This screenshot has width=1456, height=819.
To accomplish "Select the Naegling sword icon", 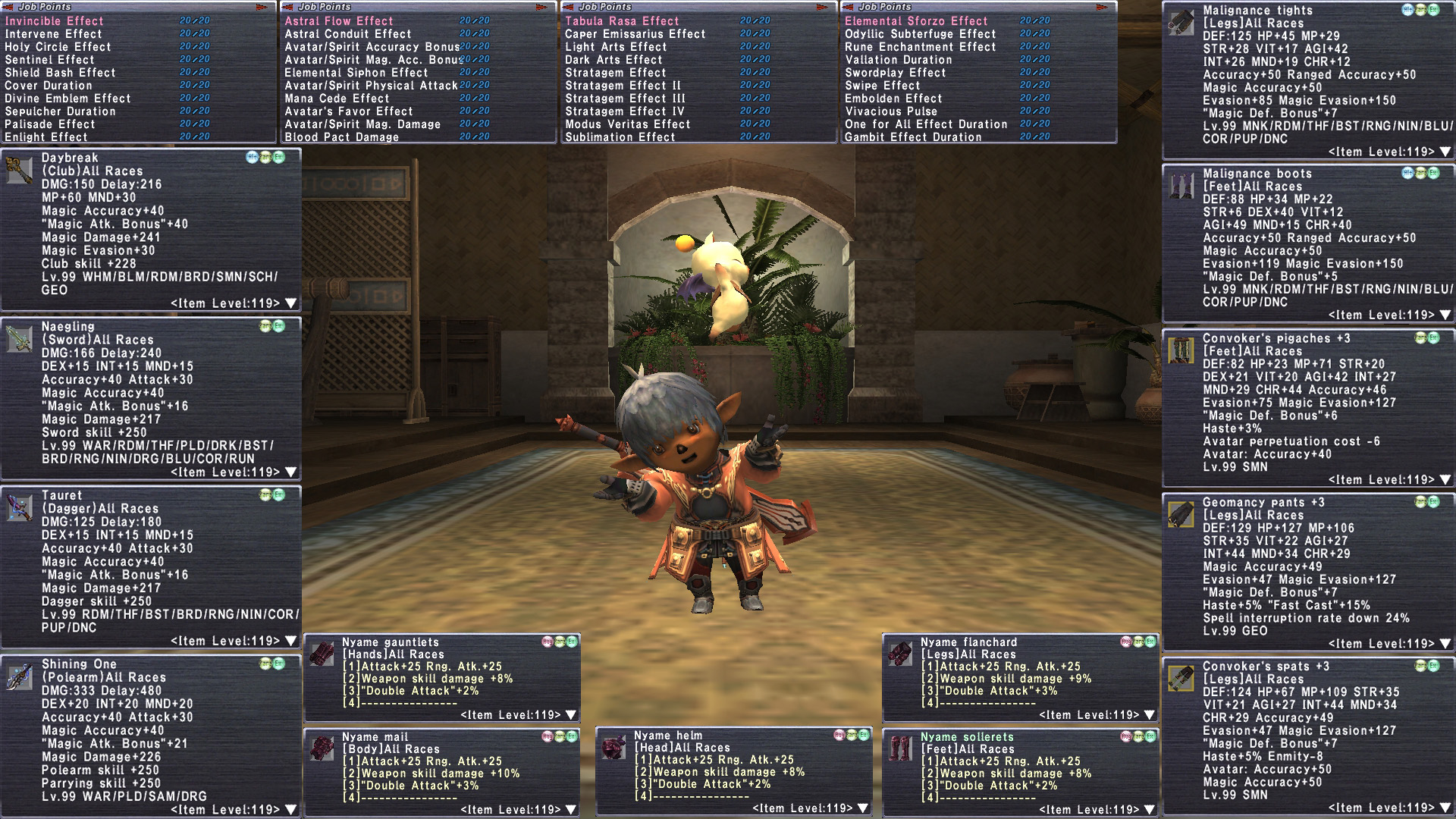I will (x=19, y=338).
